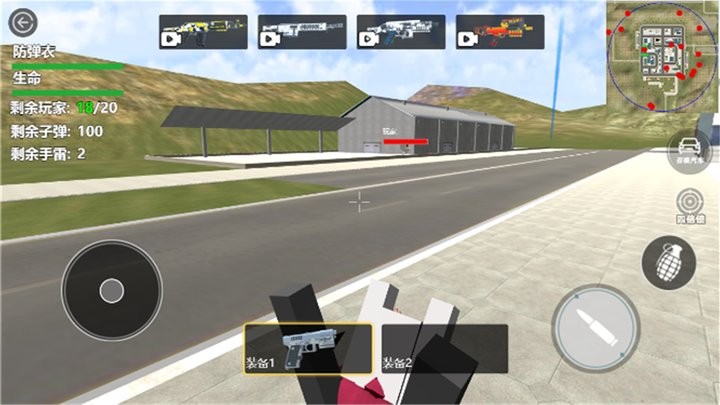Screen dimensions: 720x405
Task: Claim the orange rifle video reward
Action: click(500, 32)
